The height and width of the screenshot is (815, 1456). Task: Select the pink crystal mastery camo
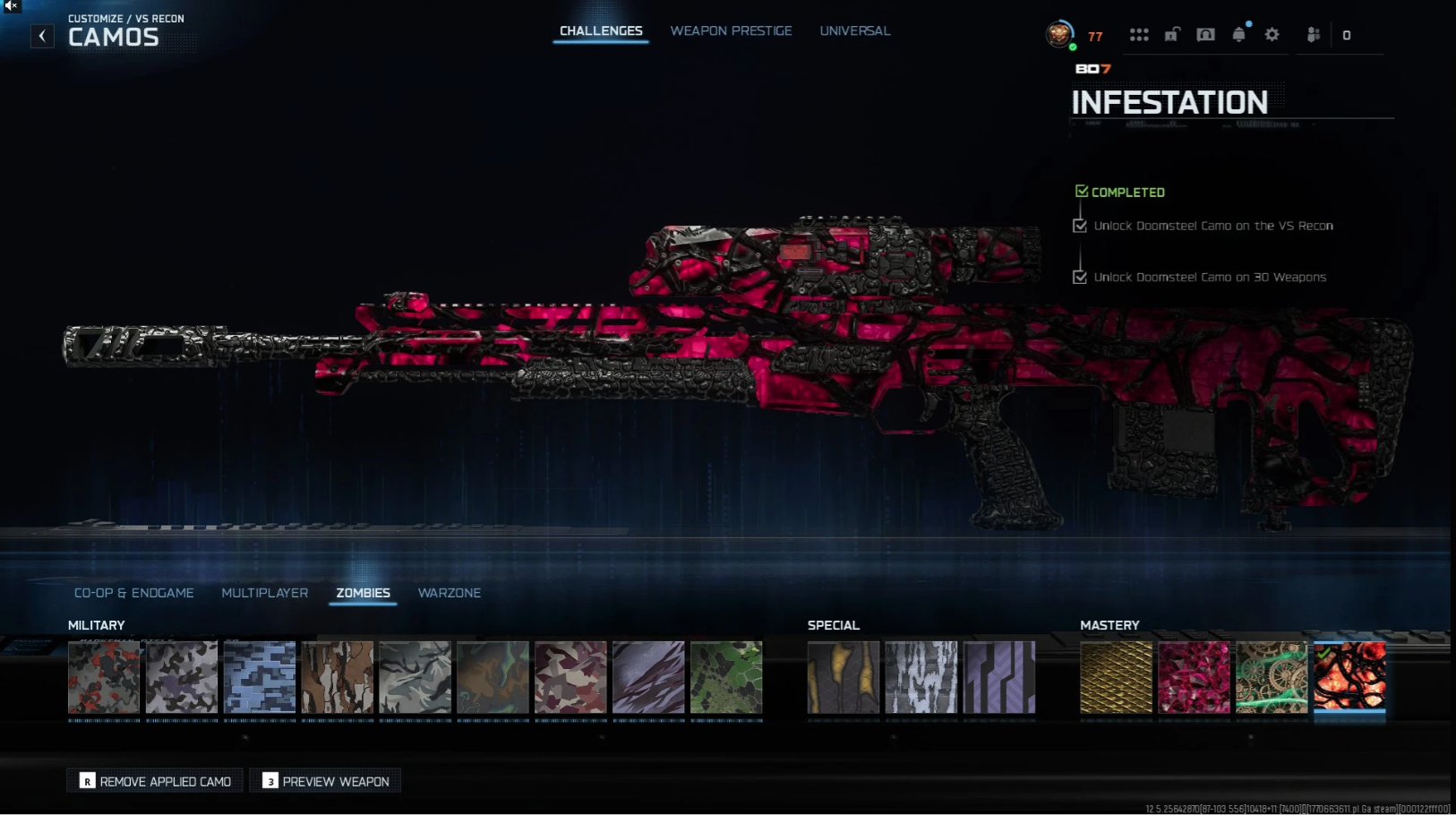click(x=1194, y=677)
